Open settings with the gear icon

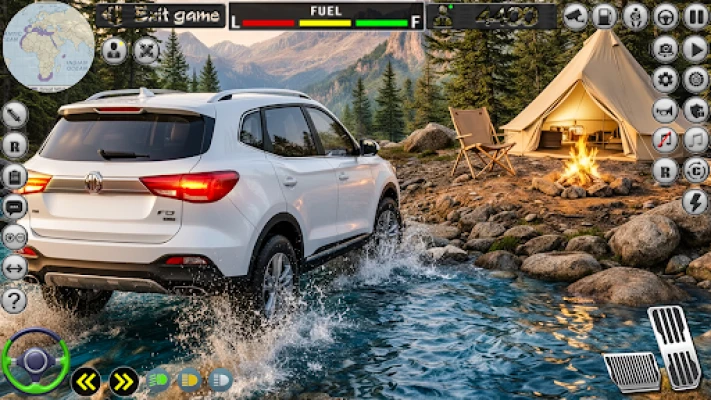(665, 79)
